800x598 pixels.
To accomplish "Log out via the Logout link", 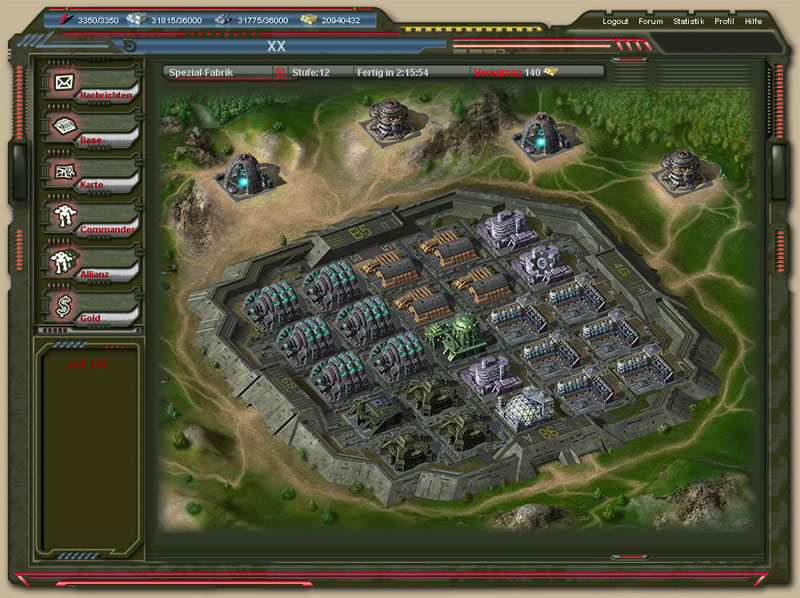I will [616, 21].
